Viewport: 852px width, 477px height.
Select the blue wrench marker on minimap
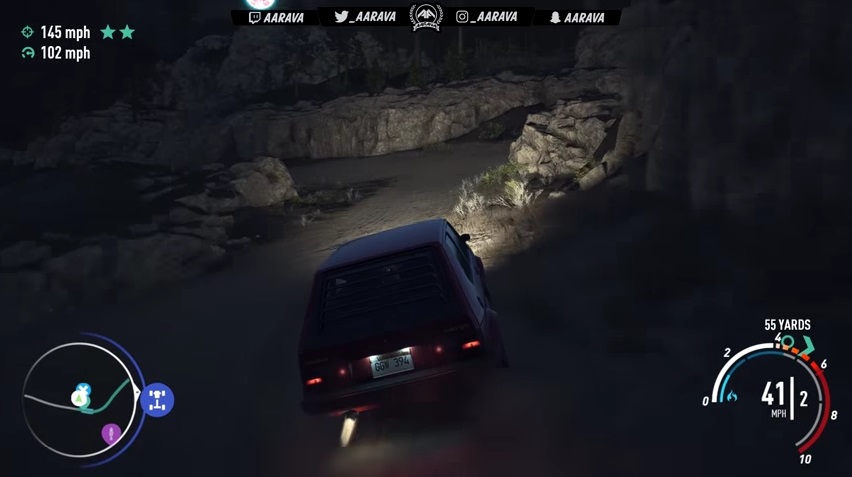(x=84, y=389)
